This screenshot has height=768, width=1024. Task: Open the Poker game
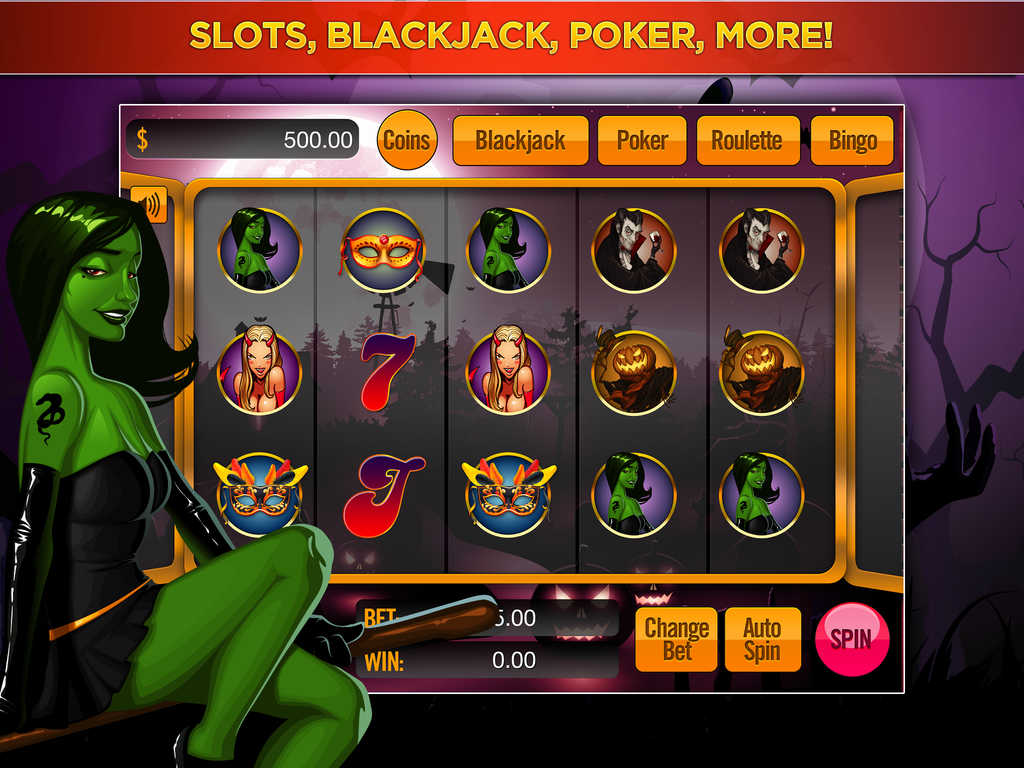[641, 140]
